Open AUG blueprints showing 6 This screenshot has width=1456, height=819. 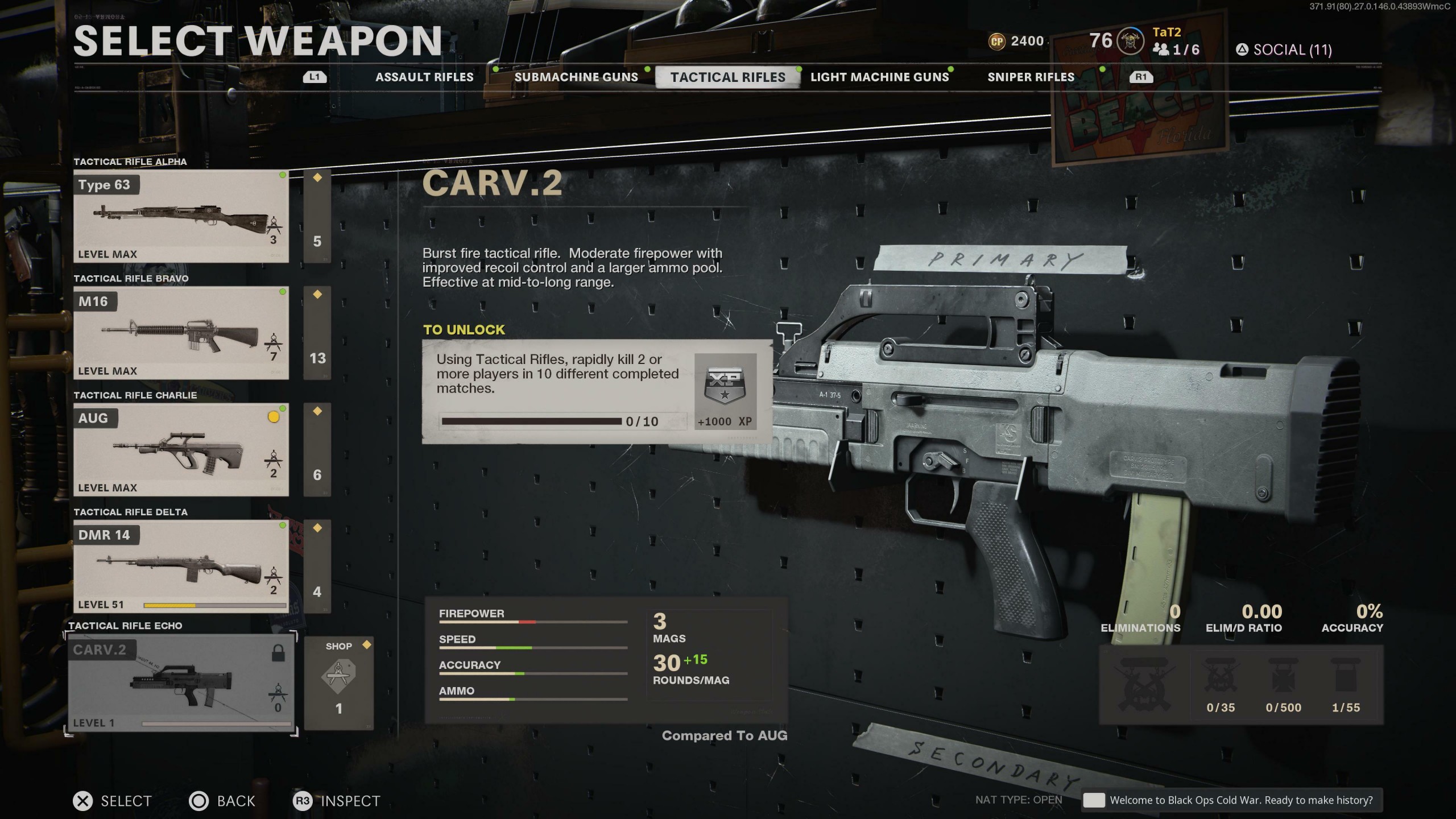(317, 450)
